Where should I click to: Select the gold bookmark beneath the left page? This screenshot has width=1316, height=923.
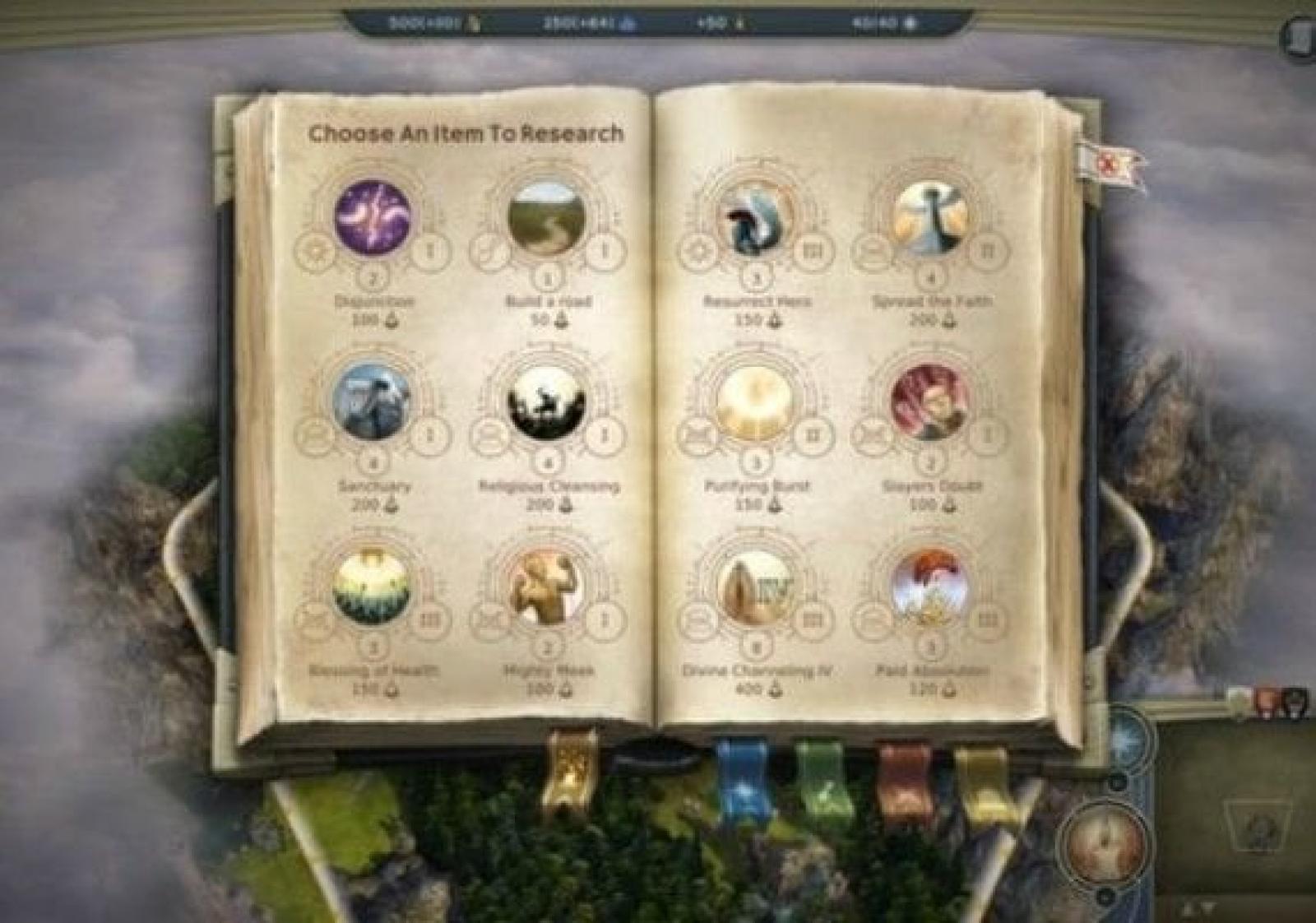[569, 773]
